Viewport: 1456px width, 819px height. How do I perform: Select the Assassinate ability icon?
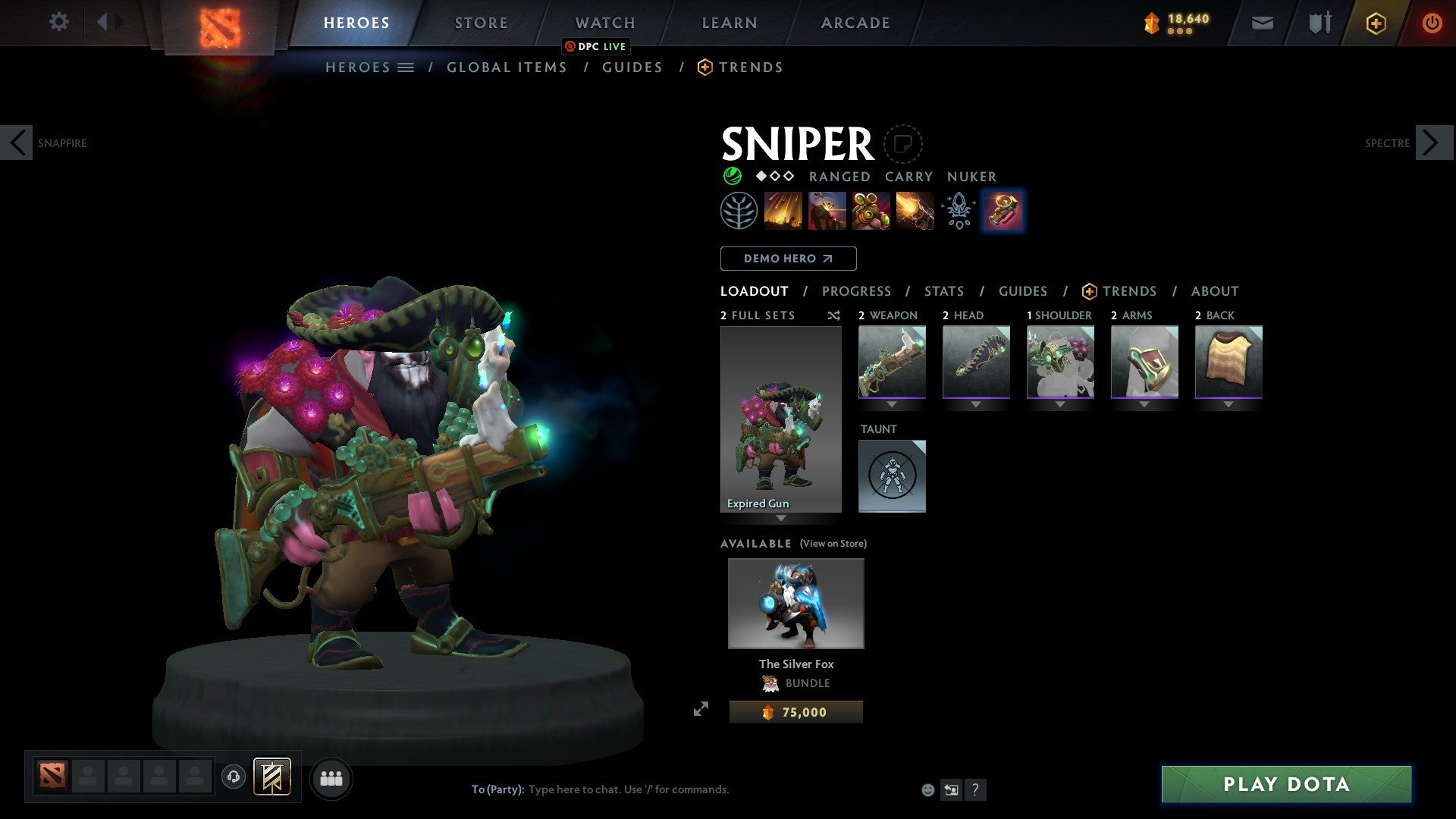tap(914, 210)
